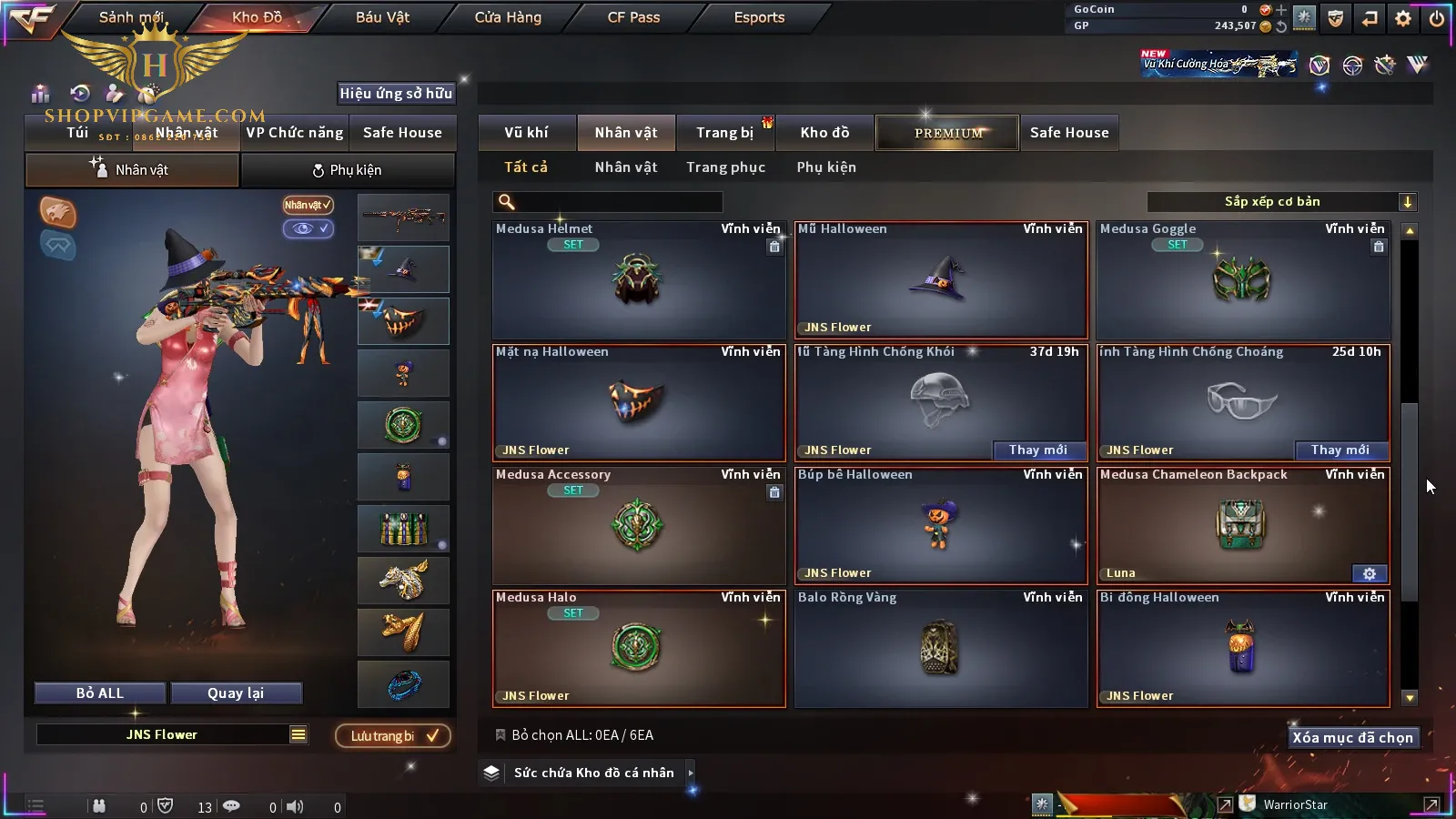Open the Esports menu
Screen dimensions: 1456x819
[x=759, y=17]
